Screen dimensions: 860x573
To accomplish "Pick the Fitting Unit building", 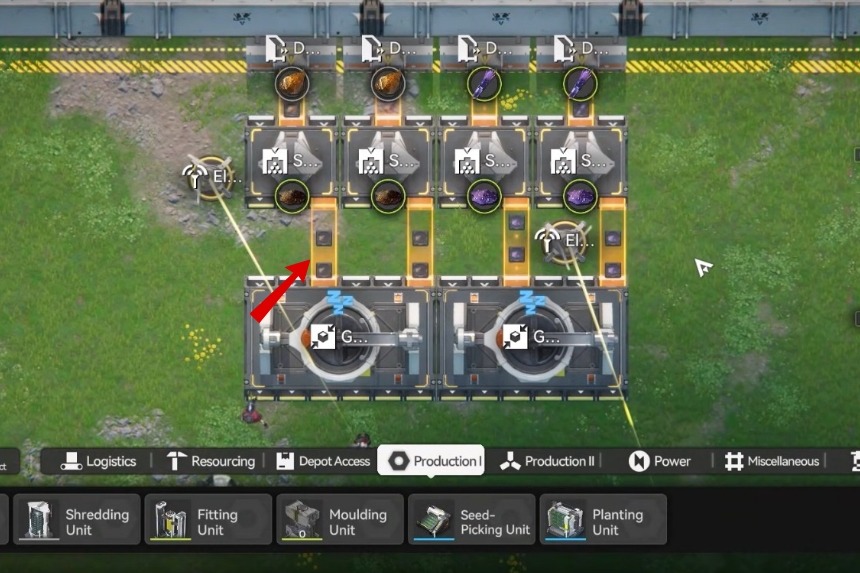I will point(208,521).
